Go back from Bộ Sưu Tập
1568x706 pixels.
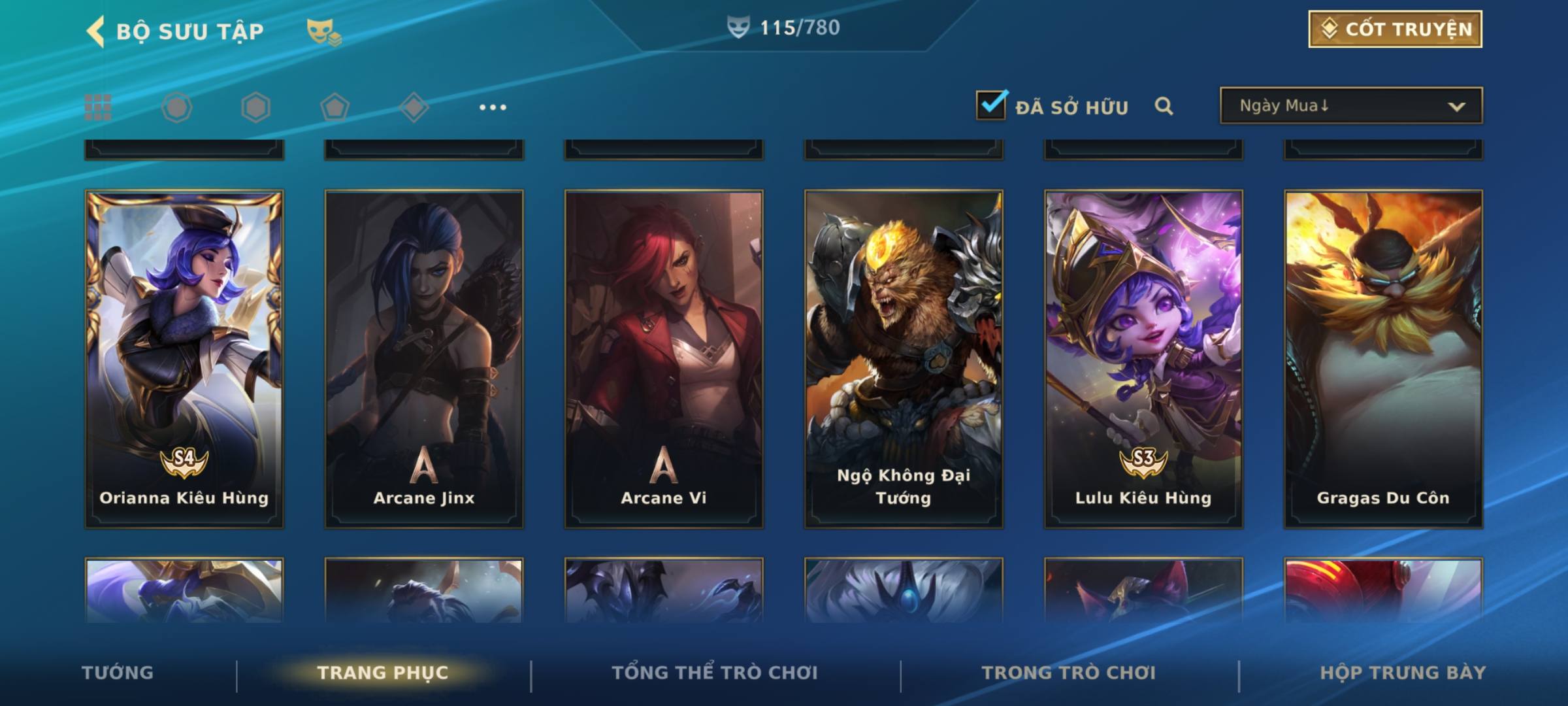pyautogui.click(x=96, y=31)
